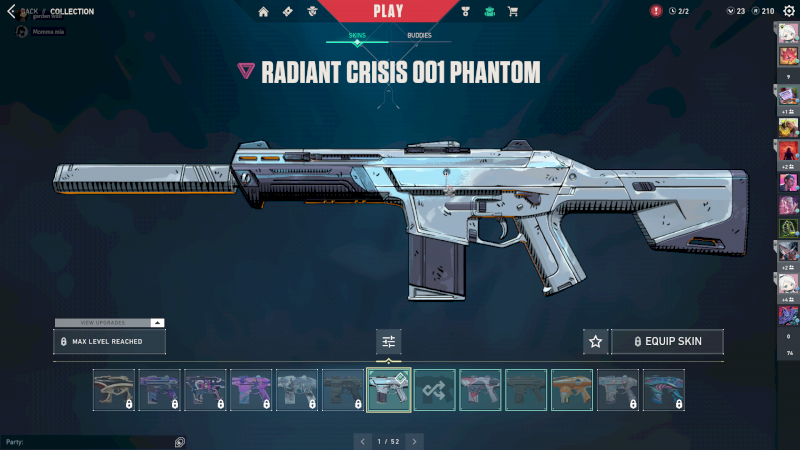Start matchmaking with the PLAY button
This screenshot has width=800, height=450.
(388, 11)
